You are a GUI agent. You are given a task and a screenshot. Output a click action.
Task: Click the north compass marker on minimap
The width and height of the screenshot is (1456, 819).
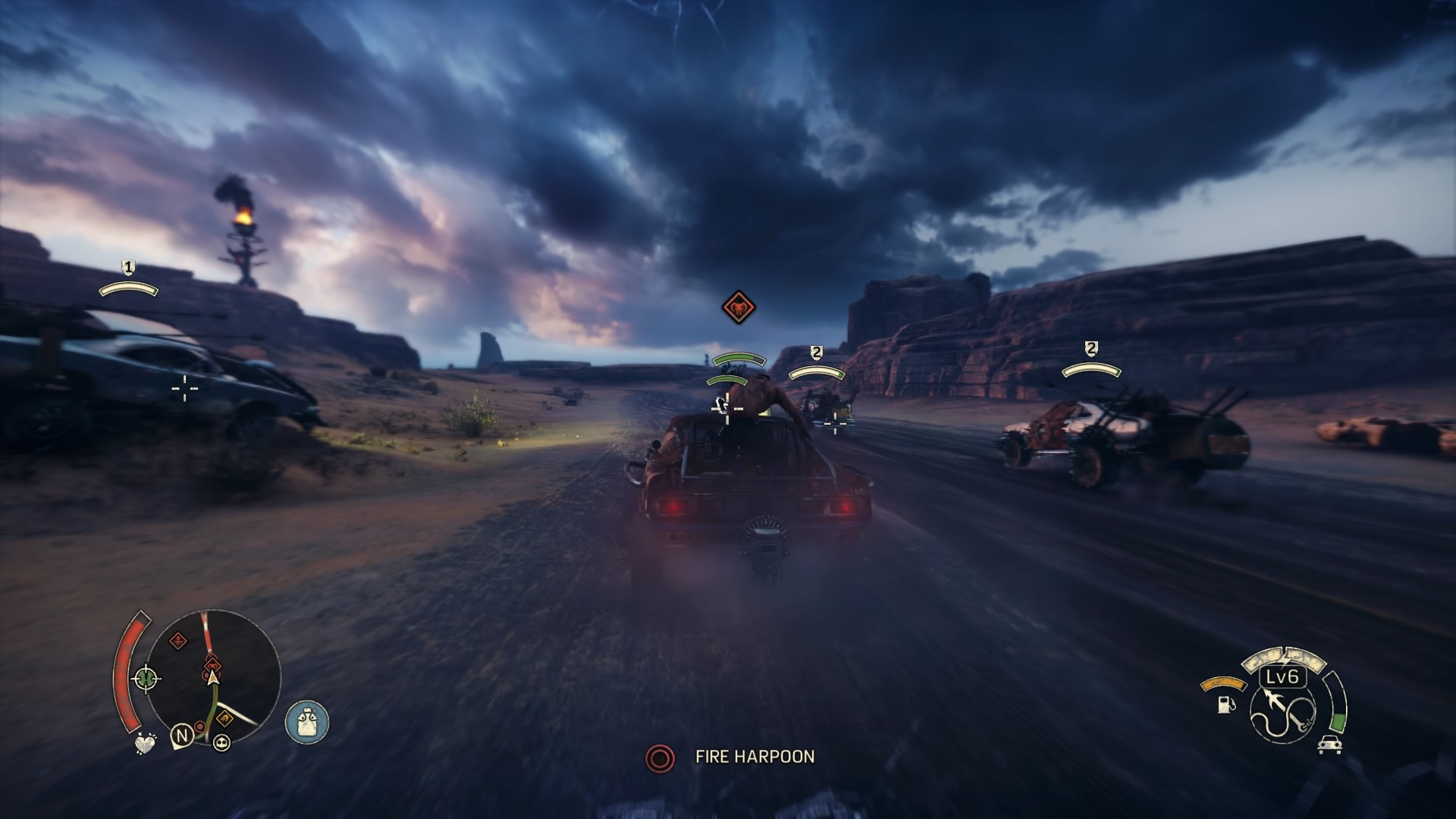click(x=181, y=735)
